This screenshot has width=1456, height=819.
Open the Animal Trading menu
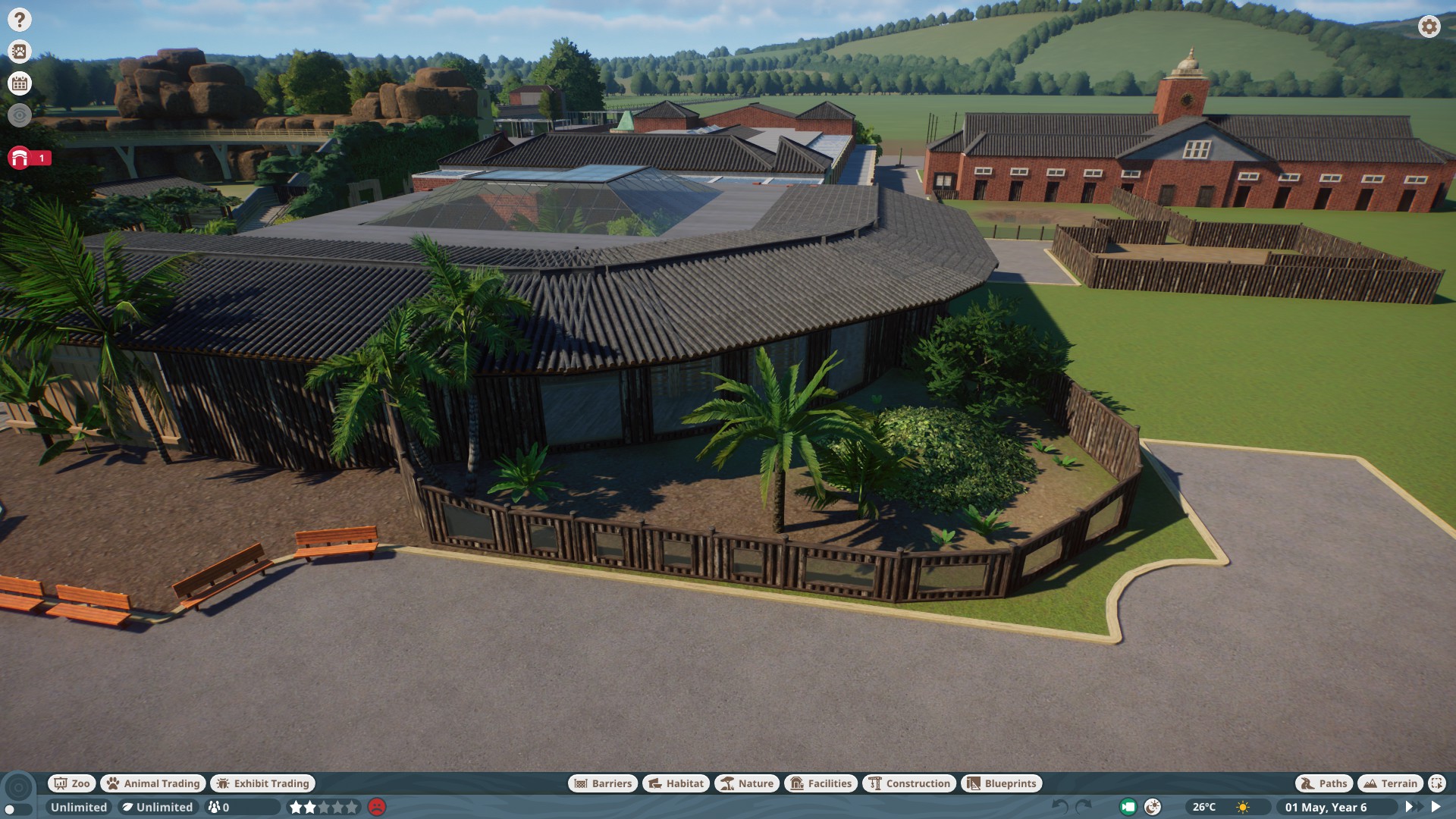coord(152,783)
